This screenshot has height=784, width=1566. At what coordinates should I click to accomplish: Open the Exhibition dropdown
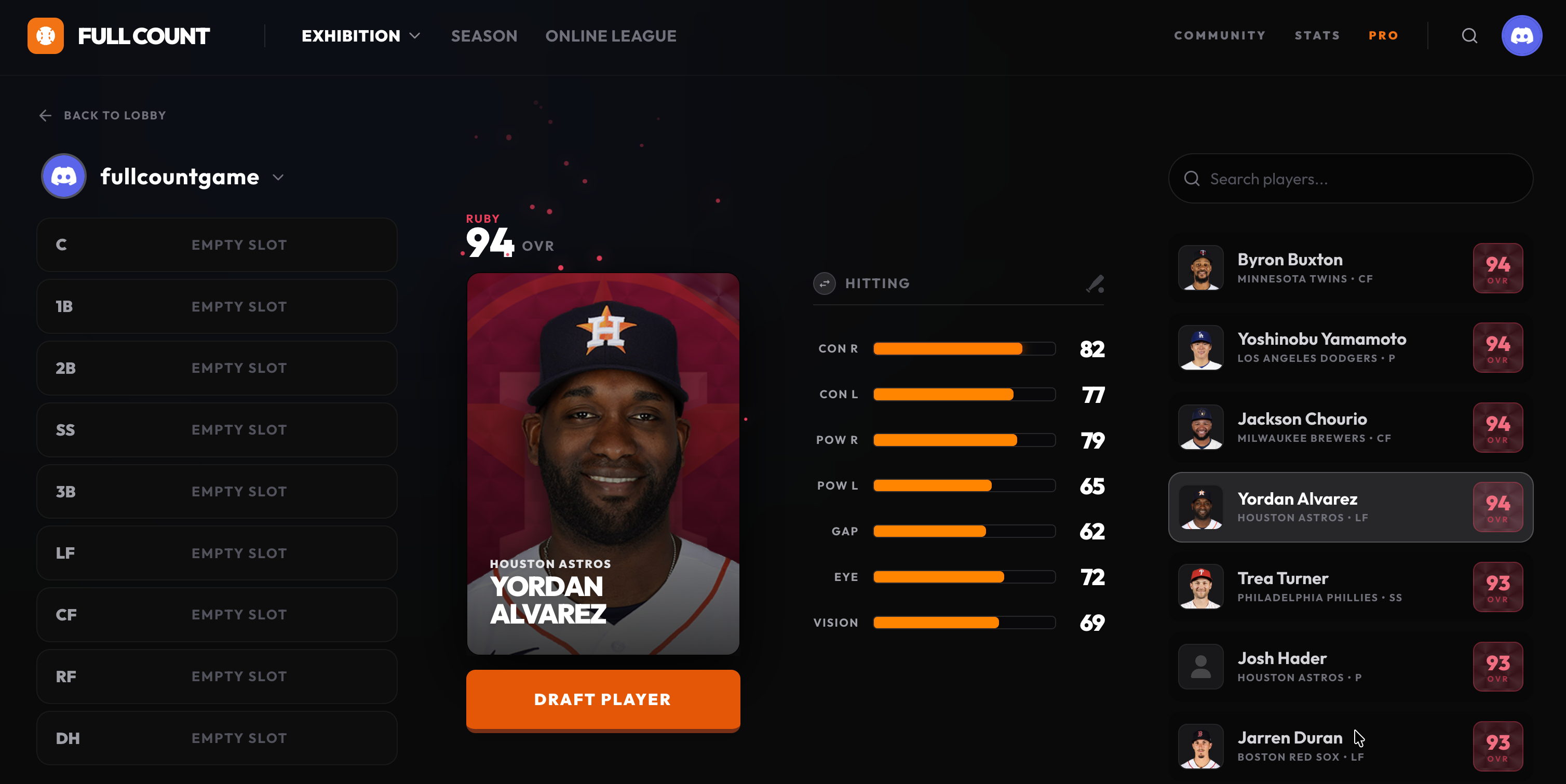(360, 36)
